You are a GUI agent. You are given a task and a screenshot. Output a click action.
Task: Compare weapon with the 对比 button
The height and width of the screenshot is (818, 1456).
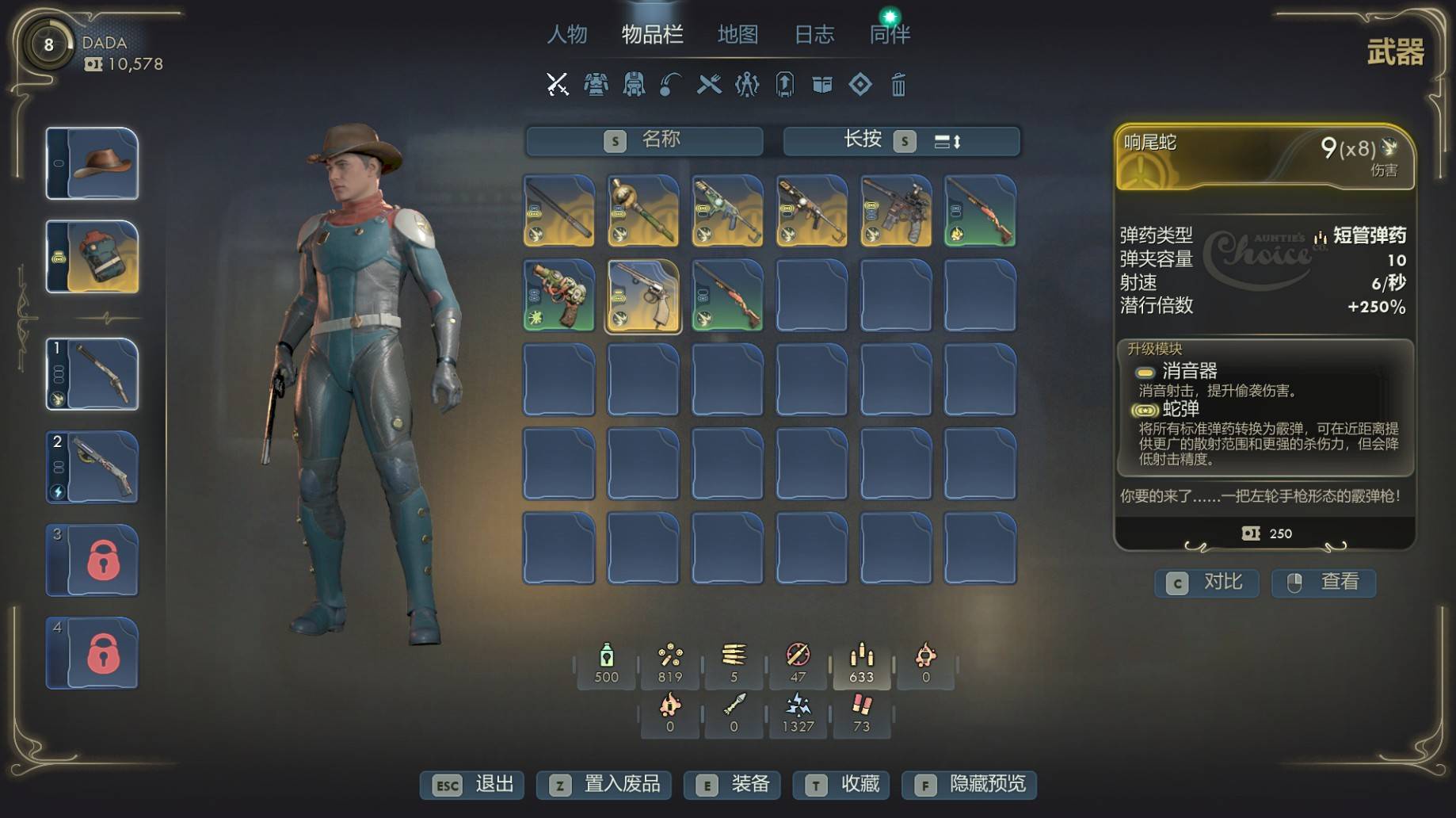[x=1206, y=583]
